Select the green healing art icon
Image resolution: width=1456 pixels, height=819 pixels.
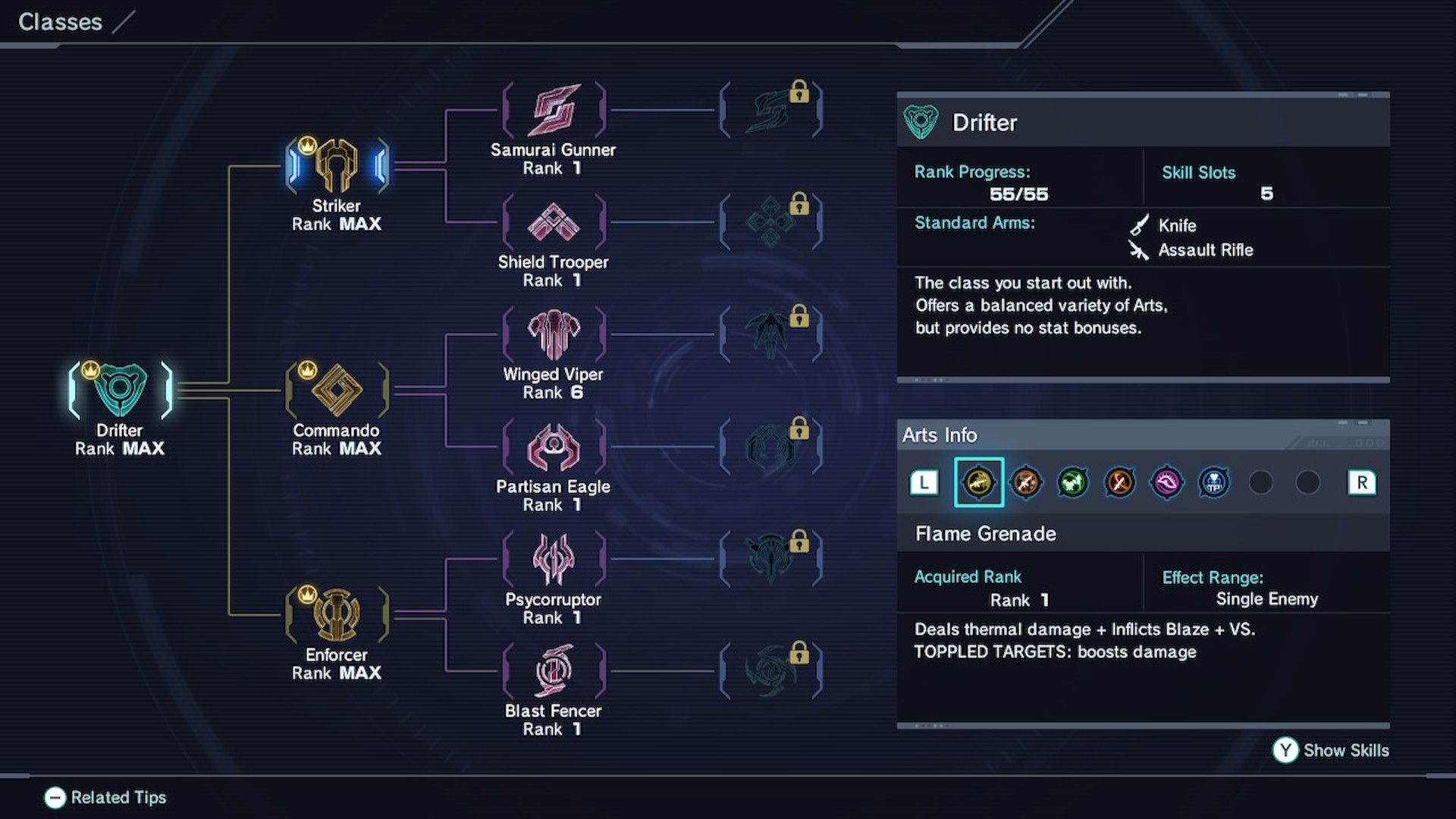point(1072,482)
